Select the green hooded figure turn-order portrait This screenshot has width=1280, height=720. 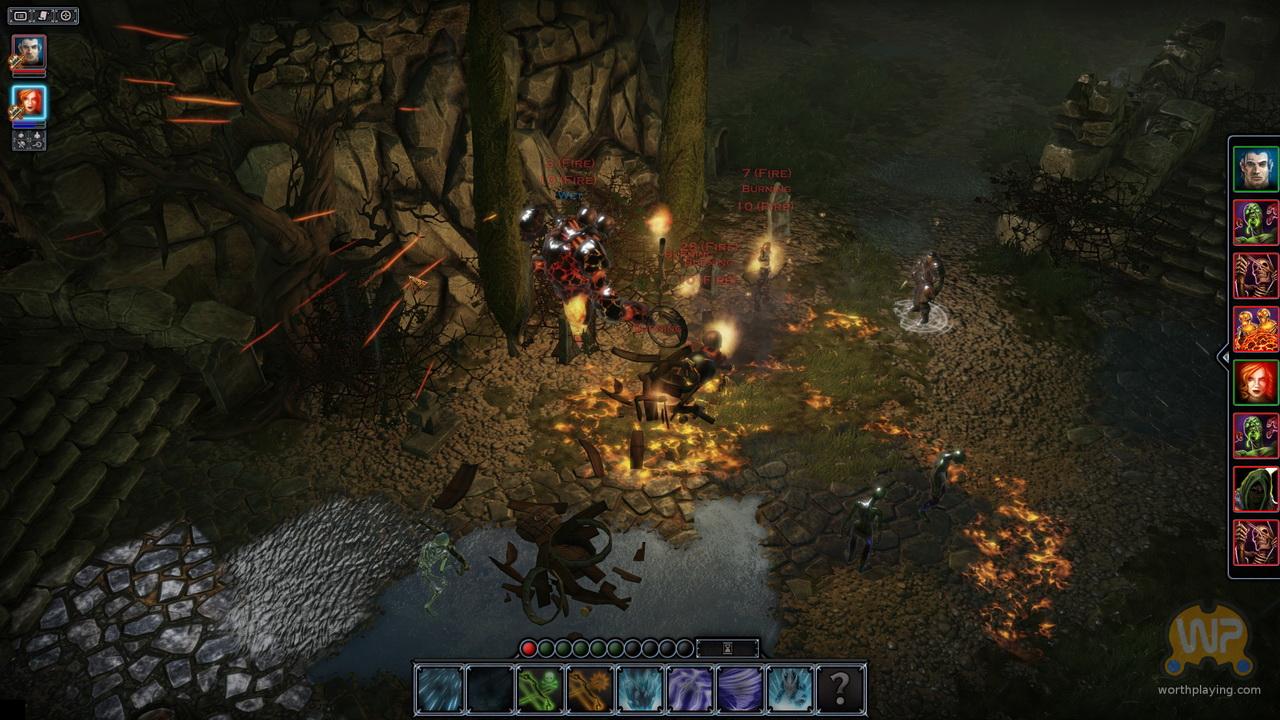pos(1255,489)
